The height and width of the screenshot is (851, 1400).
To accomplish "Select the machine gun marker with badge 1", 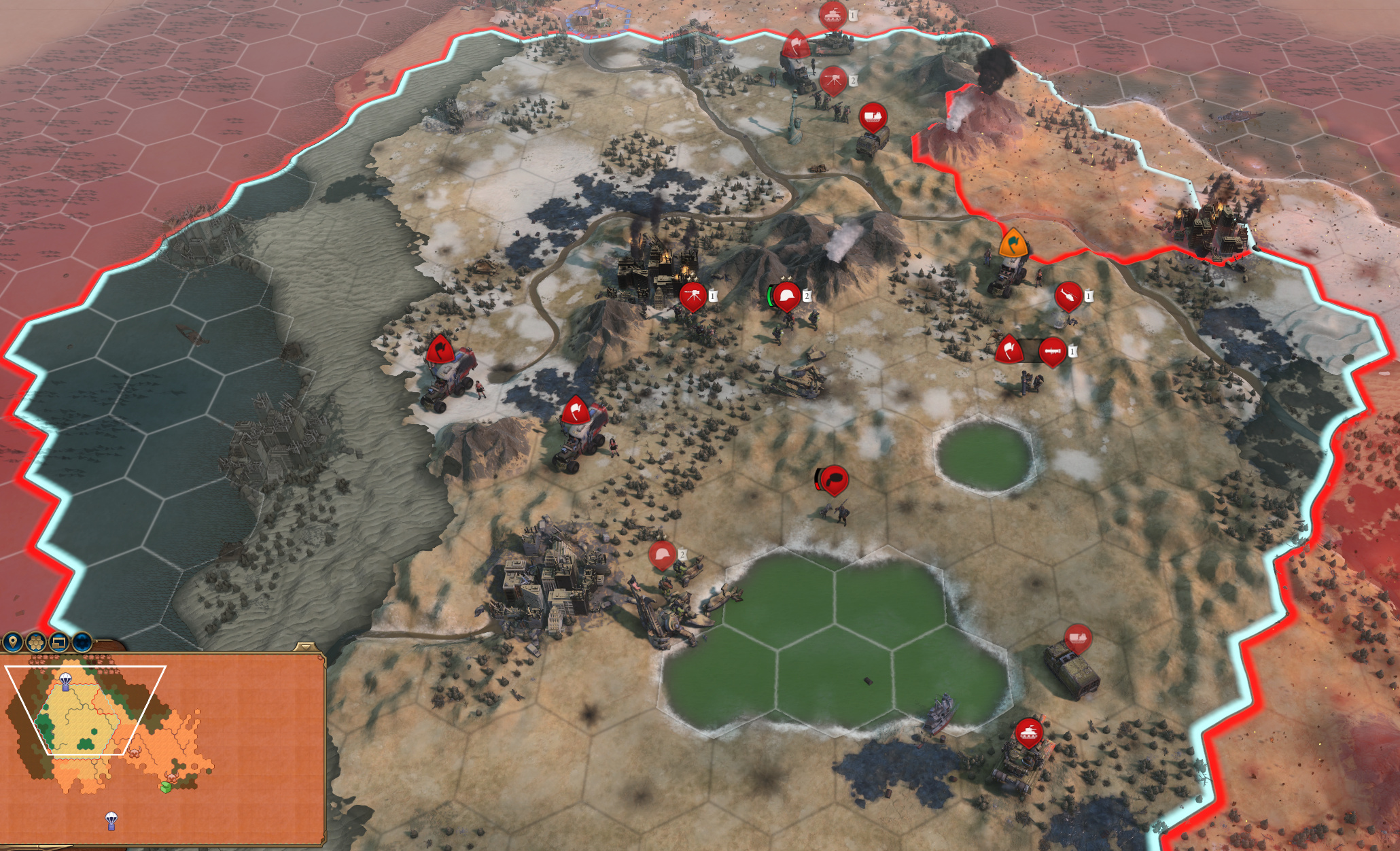I will [x=693, y=296].
